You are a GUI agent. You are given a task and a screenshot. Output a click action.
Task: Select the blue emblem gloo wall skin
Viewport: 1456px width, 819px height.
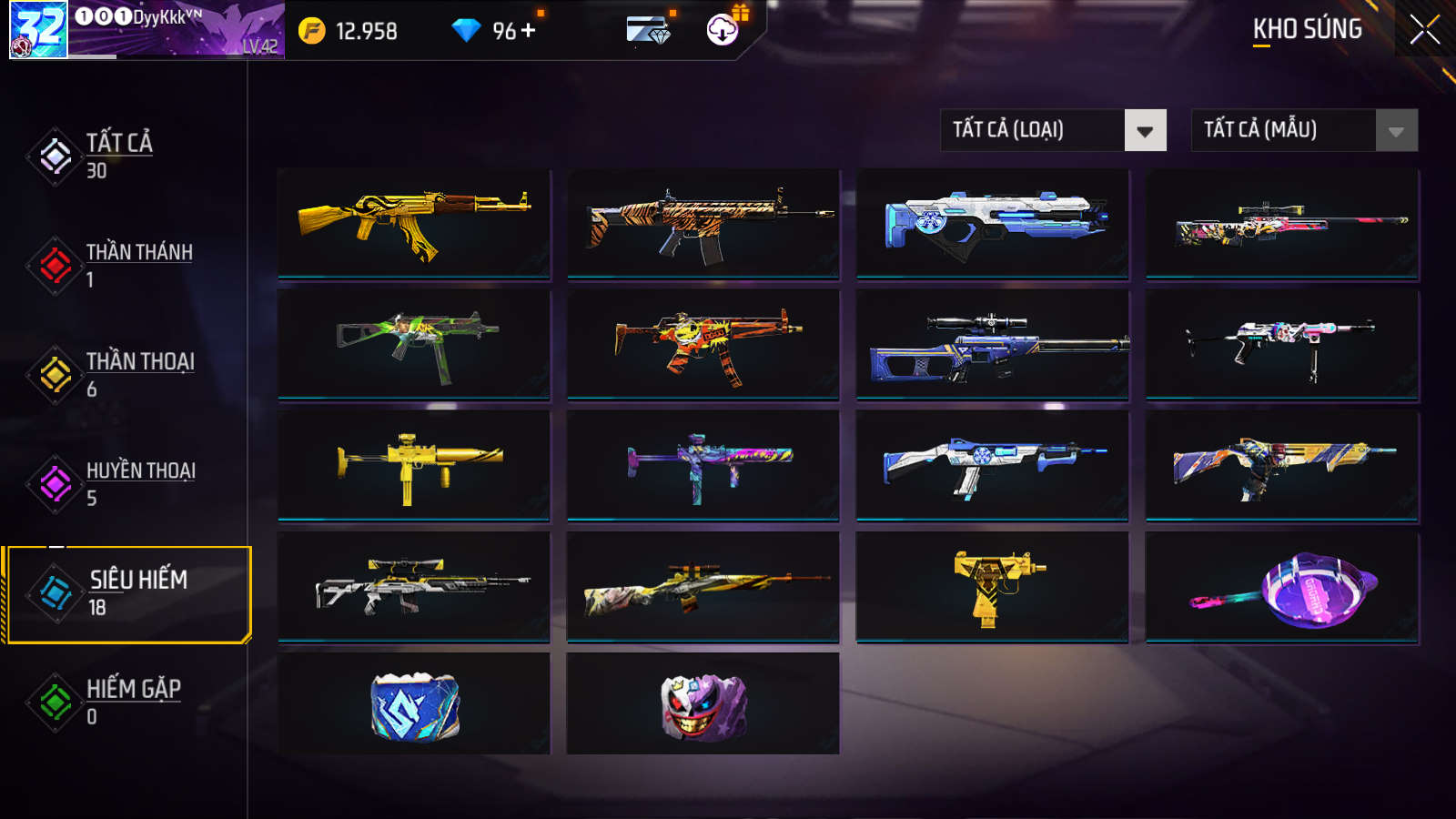tap(414, 703)
